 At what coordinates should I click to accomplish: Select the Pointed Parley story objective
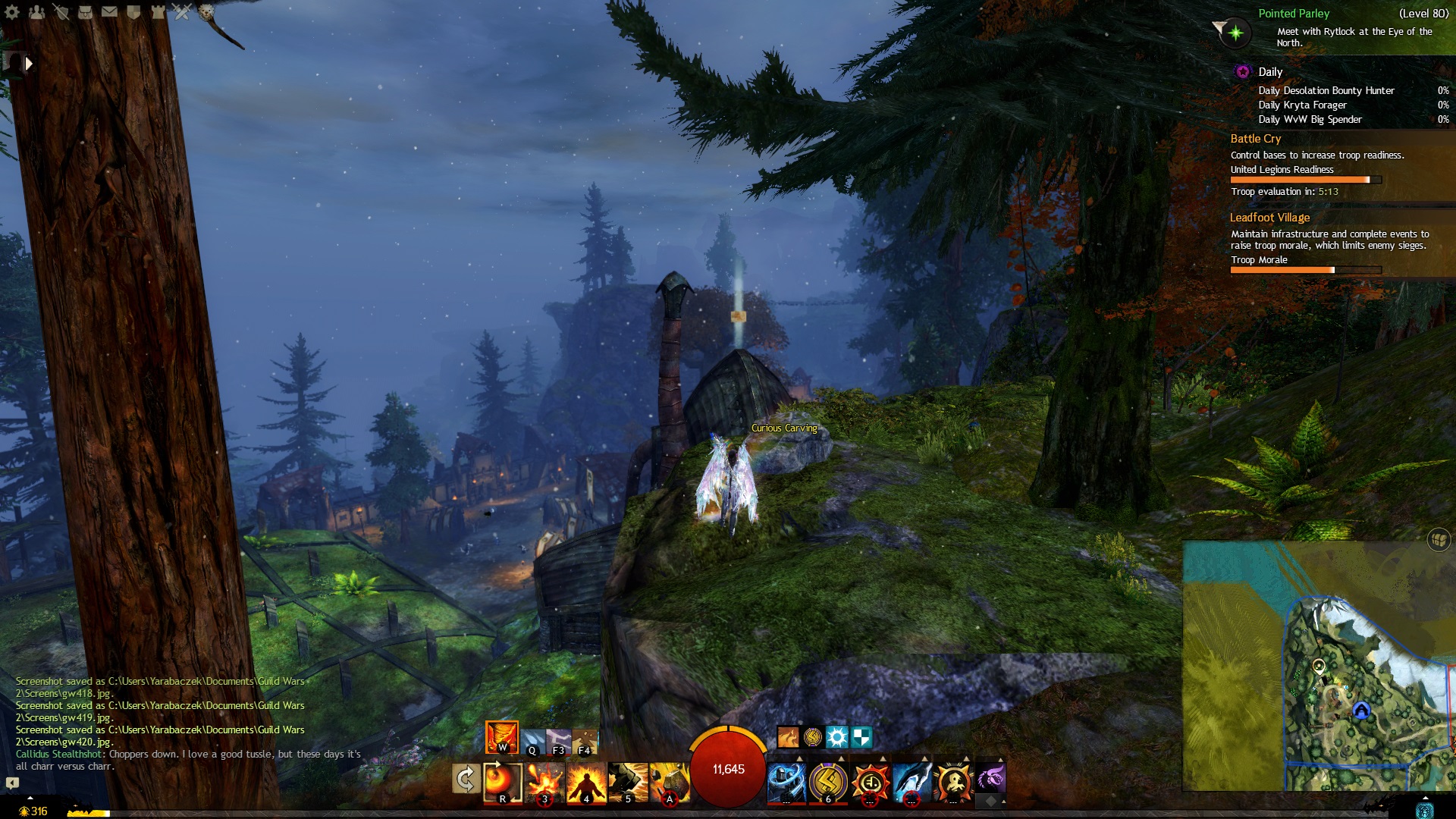tap(1293, 14)
